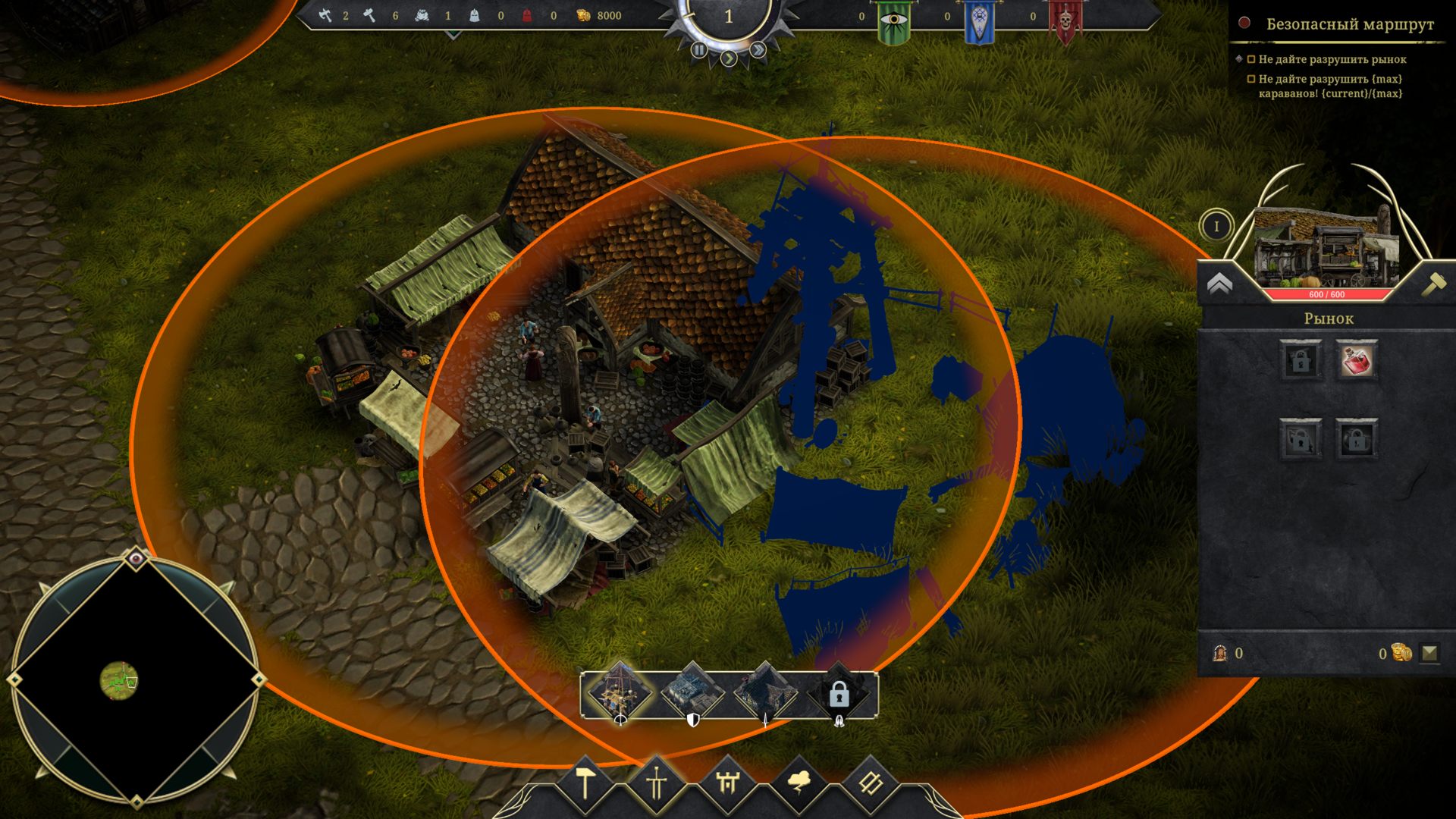Screen dimensions: 1456x819
Task: Choose the storm cloud spells category
Action: [x=799, y=782]
